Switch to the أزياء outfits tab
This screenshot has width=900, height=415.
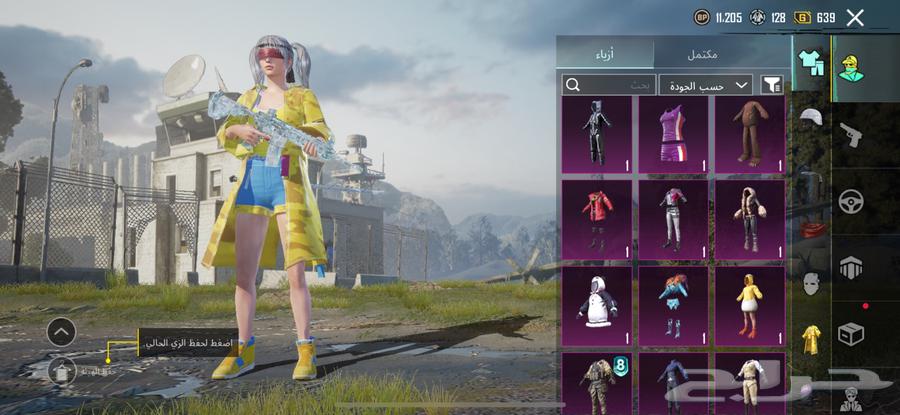pos(605,53)
